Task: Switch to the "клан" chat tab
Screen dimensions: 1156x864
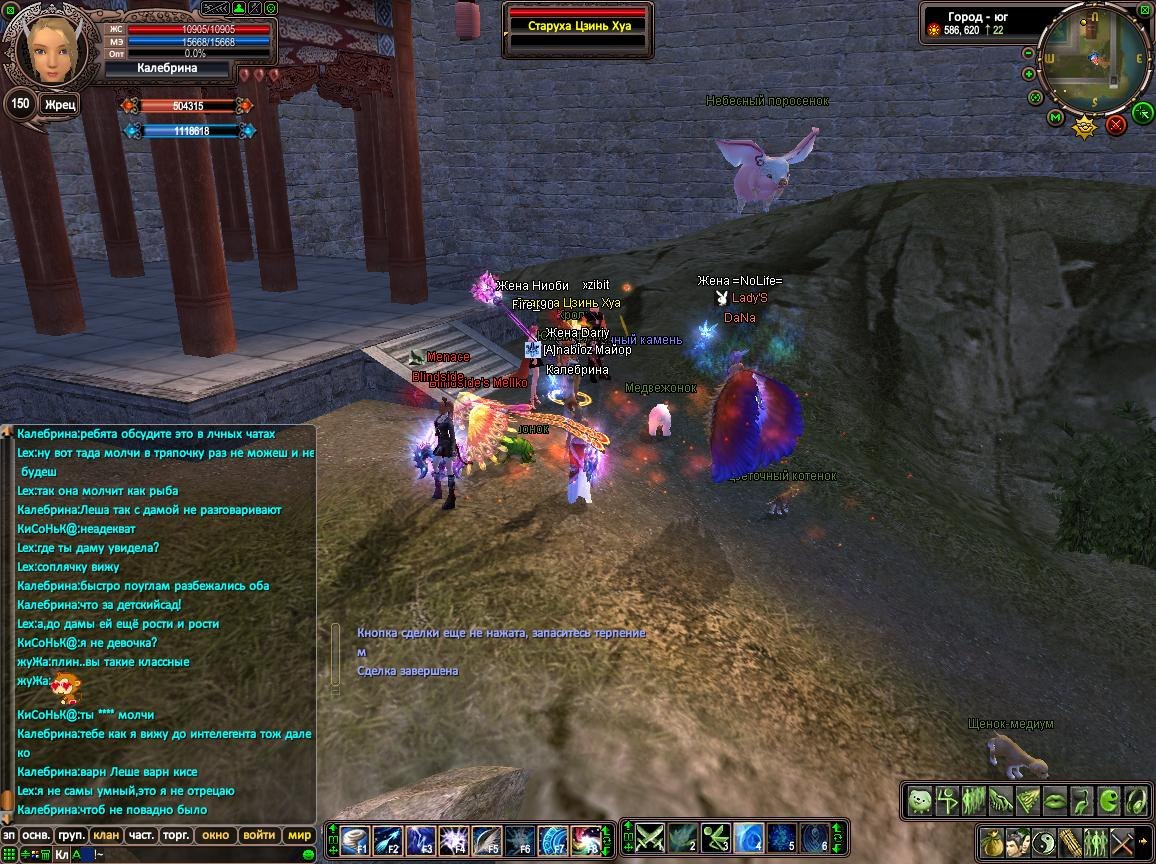Action: tap(105, 835)
